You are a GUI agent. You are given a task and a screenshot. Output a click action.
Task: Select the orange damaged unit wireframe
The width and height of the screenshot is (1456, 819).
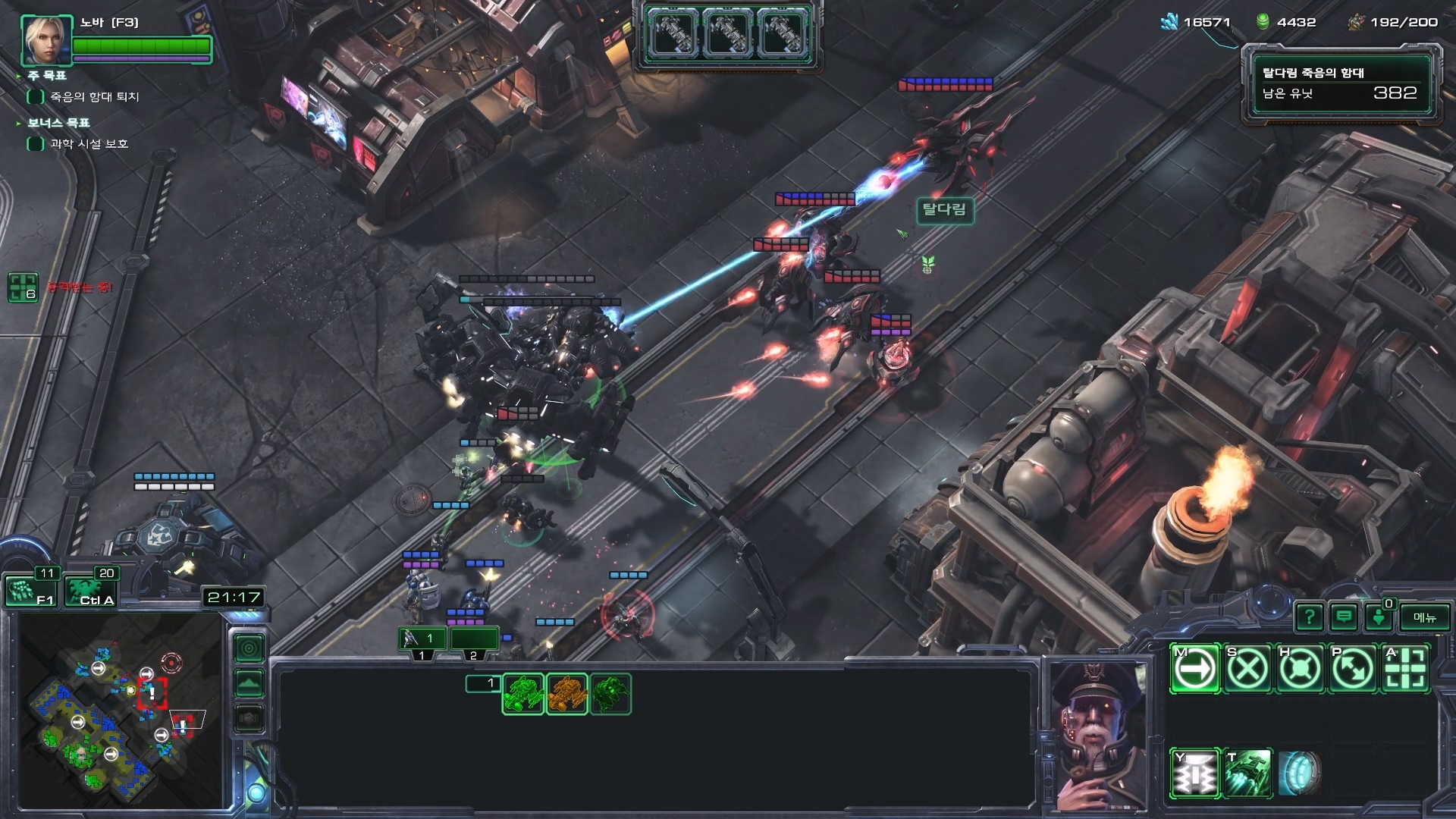click(x=566, y=694)
